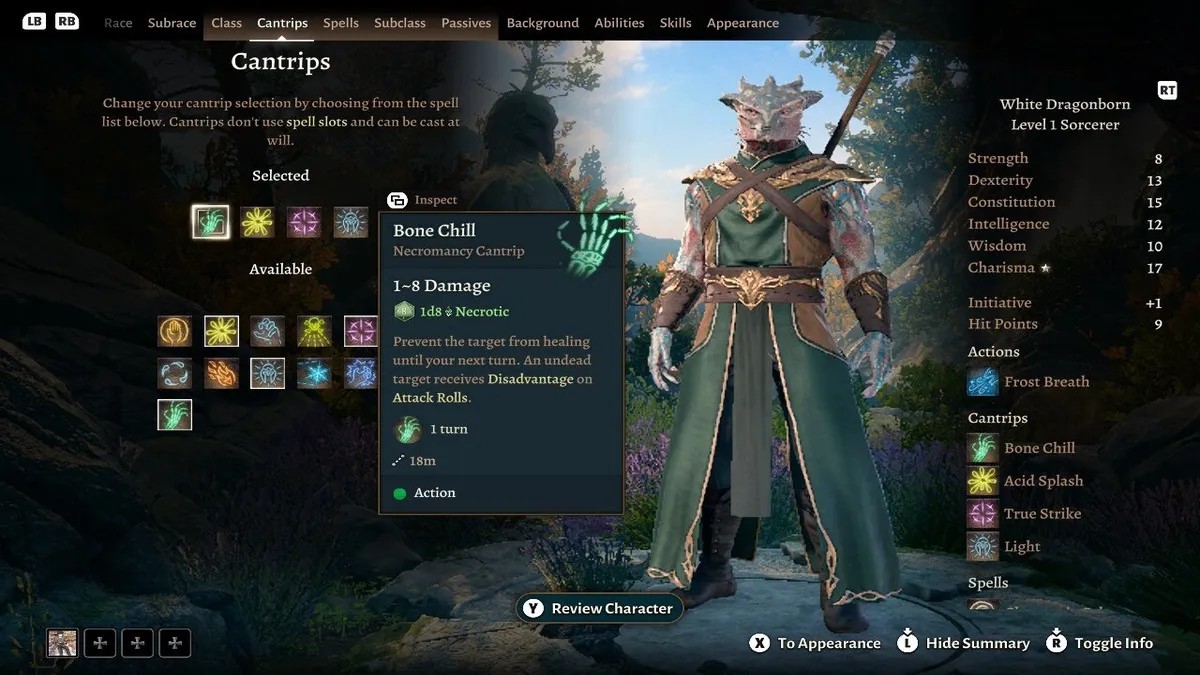This screenshot has height=675, width=1200.
Task: Click the Review Character button
Action: [600, 608]
